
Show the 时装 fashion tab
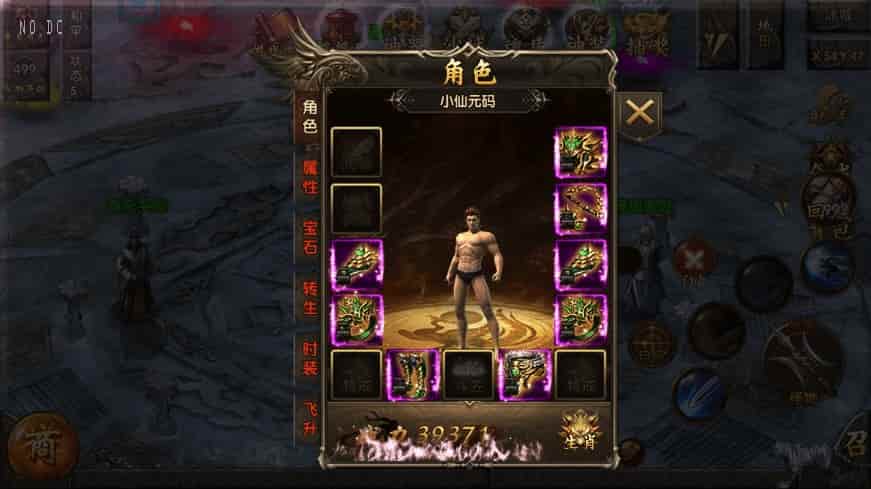click(310, 360)
